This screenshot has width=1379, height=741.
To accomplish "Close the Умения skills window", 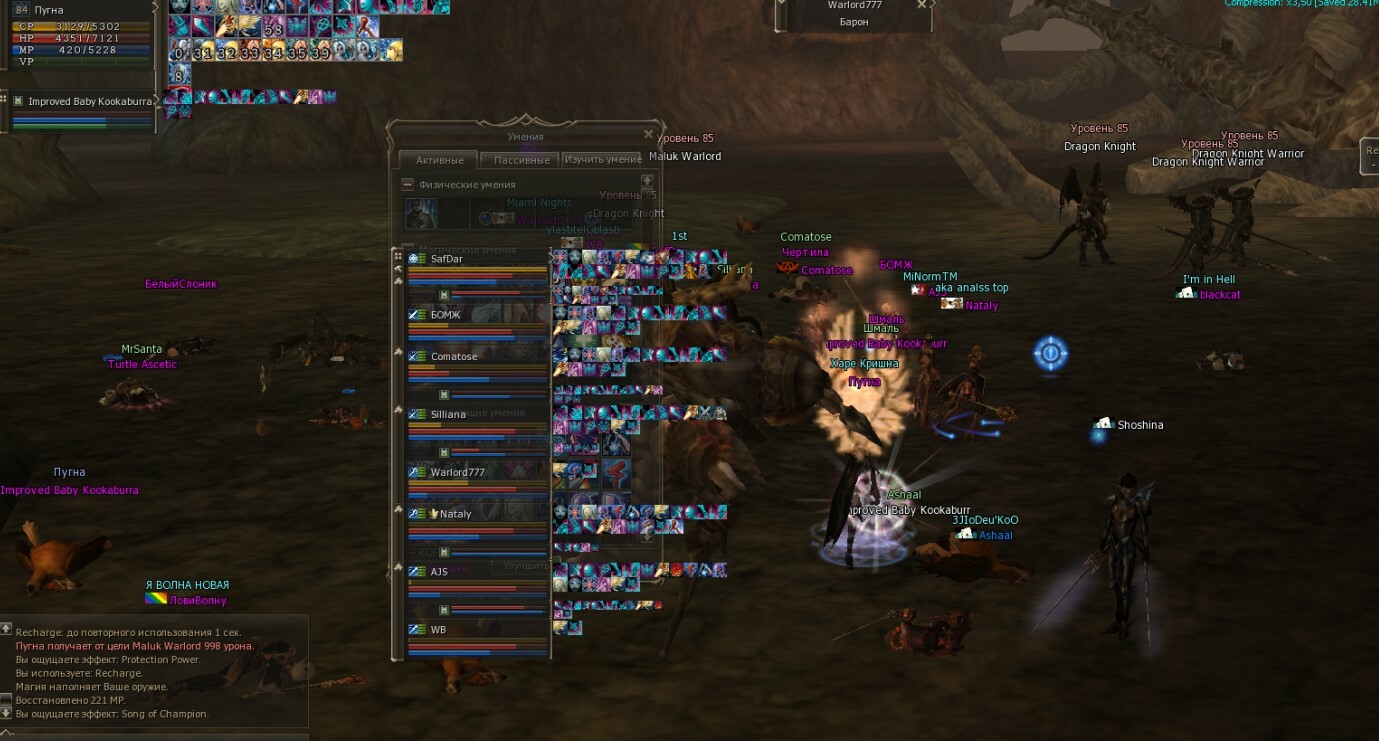I will click(648, 134).
